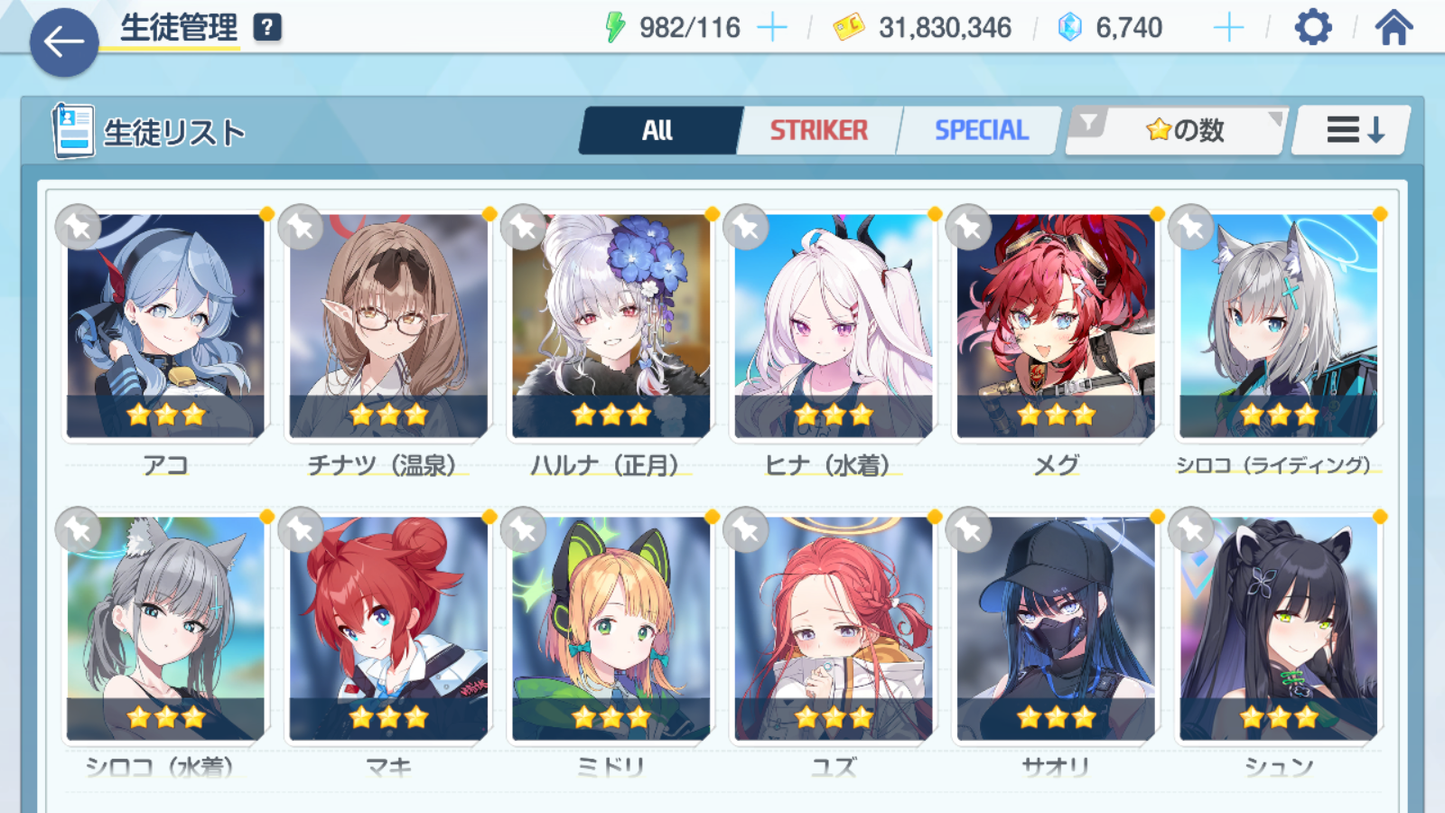The width and height of the screenshot is (1445, 813).
Task: Switch to the All tab
Action: [x=658, y=130]
